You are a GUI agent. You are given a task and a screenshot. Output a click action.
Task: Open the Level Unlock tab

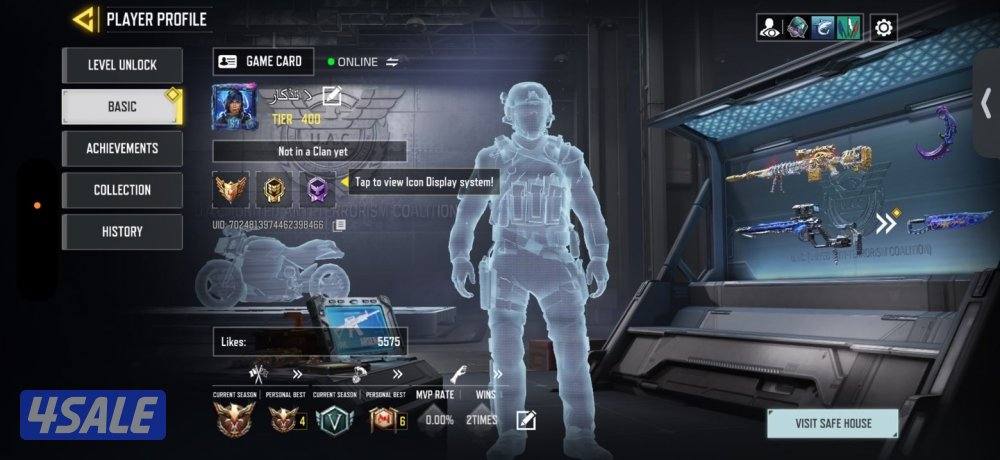coord(122,65)
